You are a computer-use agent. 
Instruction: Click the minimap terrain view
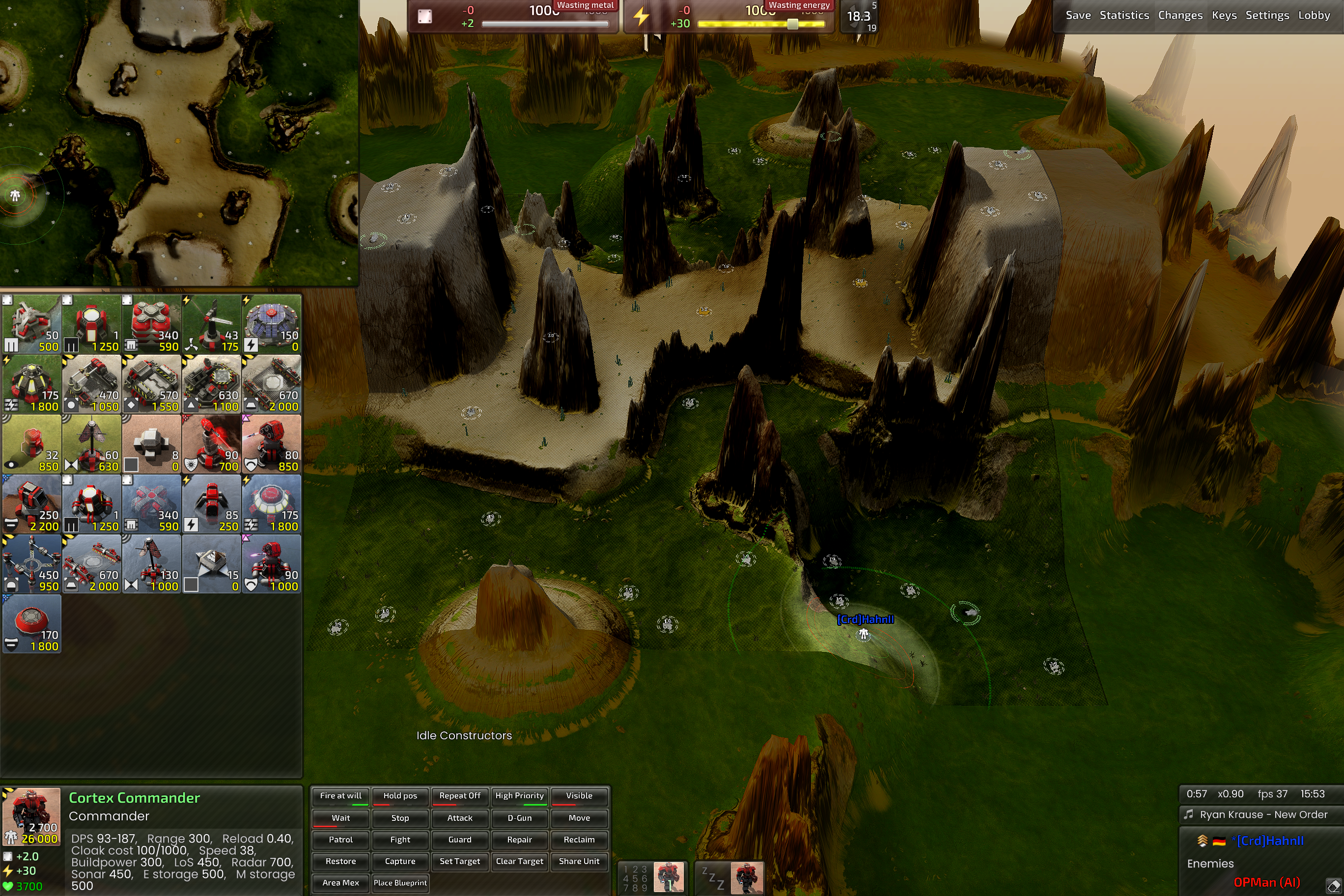[179, 142]
